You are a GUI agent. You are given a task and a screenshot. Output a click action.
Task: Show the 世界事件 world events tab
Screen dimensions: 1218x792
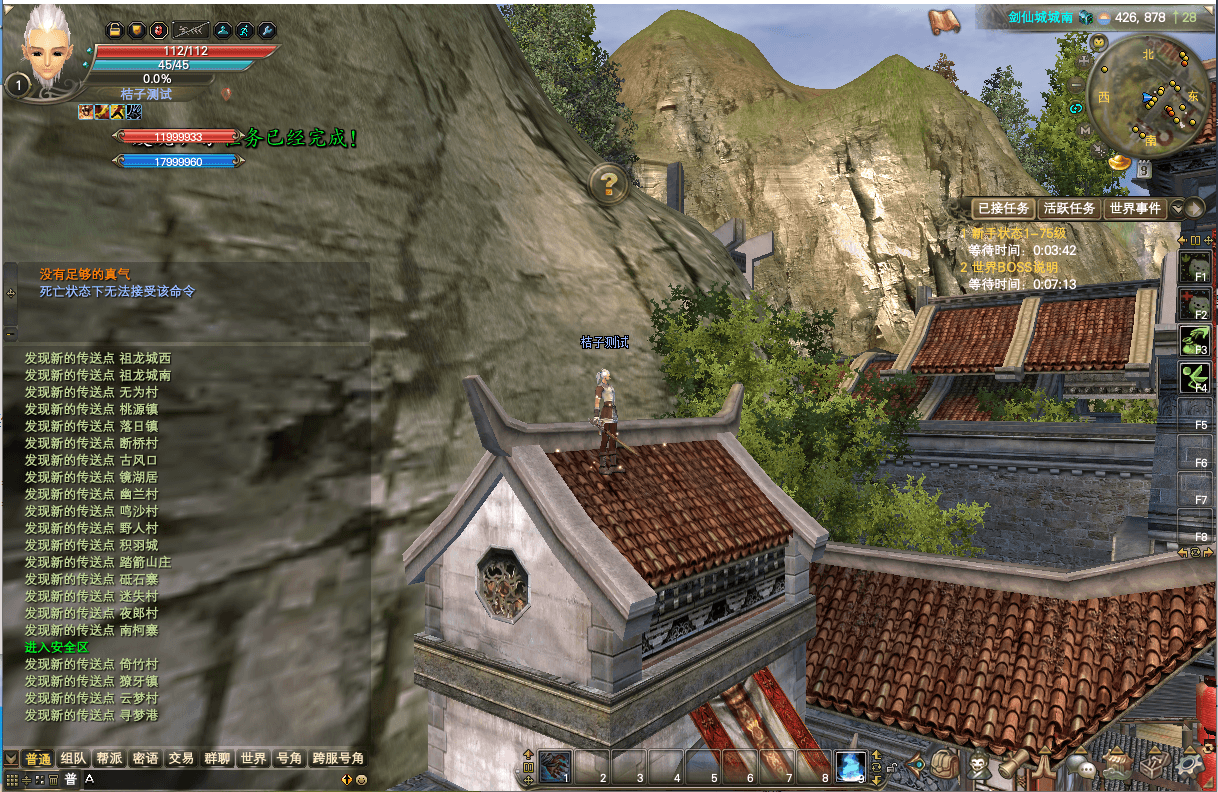click(x=1135, y=208)
